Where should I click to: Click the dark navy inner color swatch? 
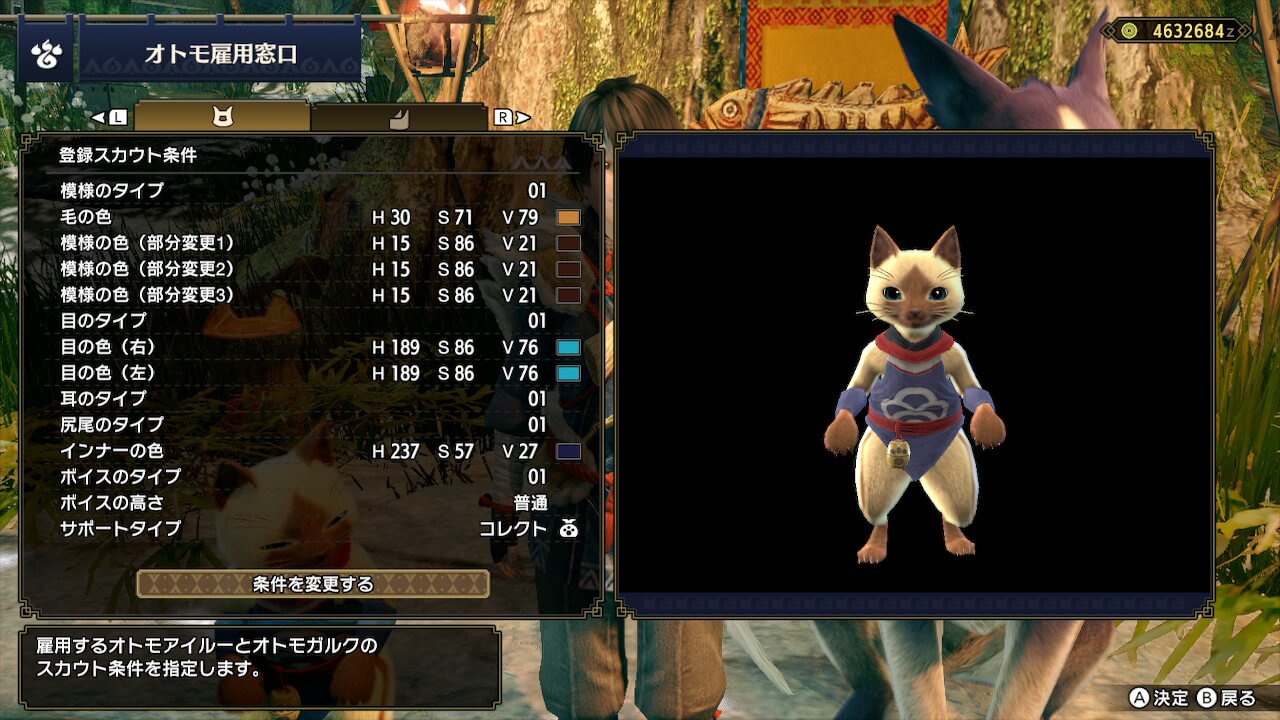(x=568, y=451)
